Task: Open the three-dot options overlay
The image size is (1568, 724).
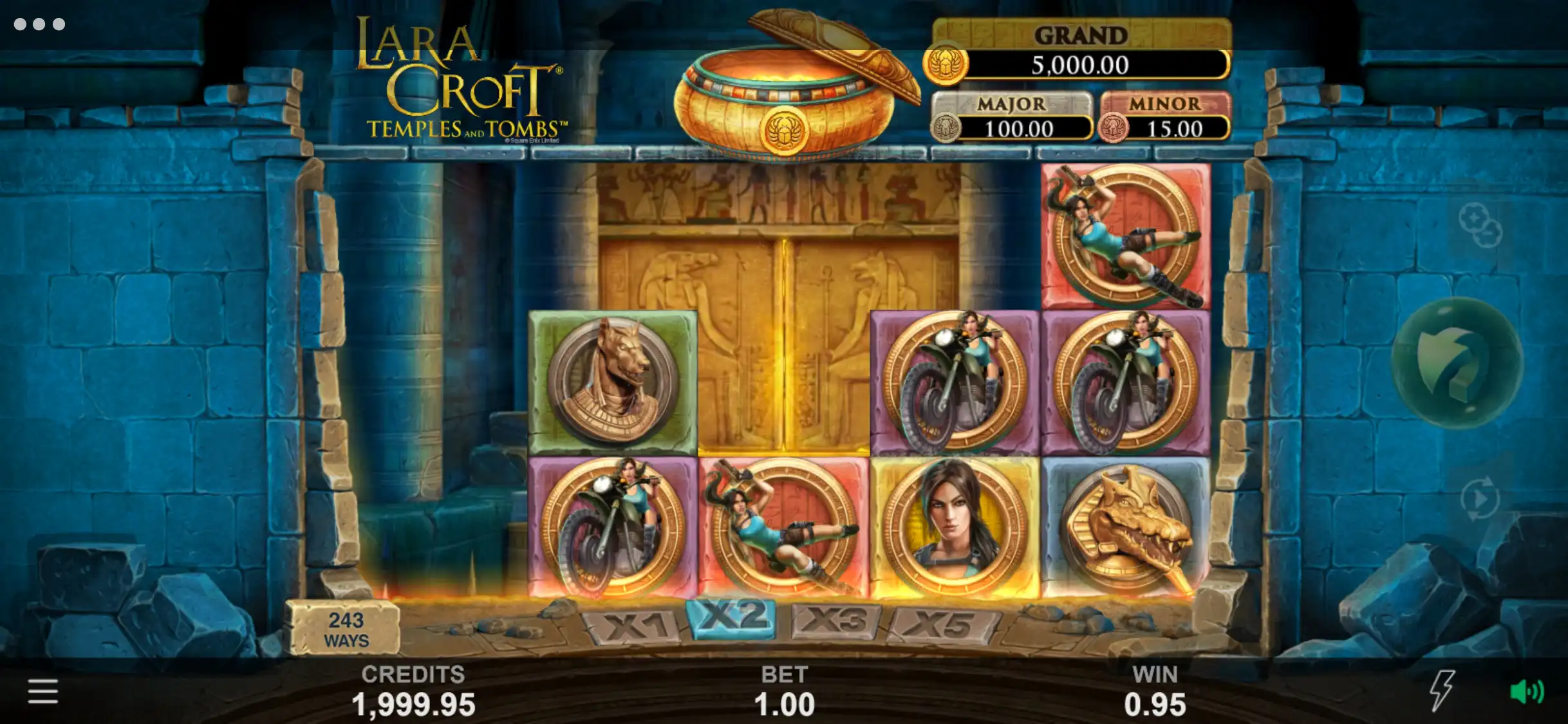Action: (x=39, y=24)
